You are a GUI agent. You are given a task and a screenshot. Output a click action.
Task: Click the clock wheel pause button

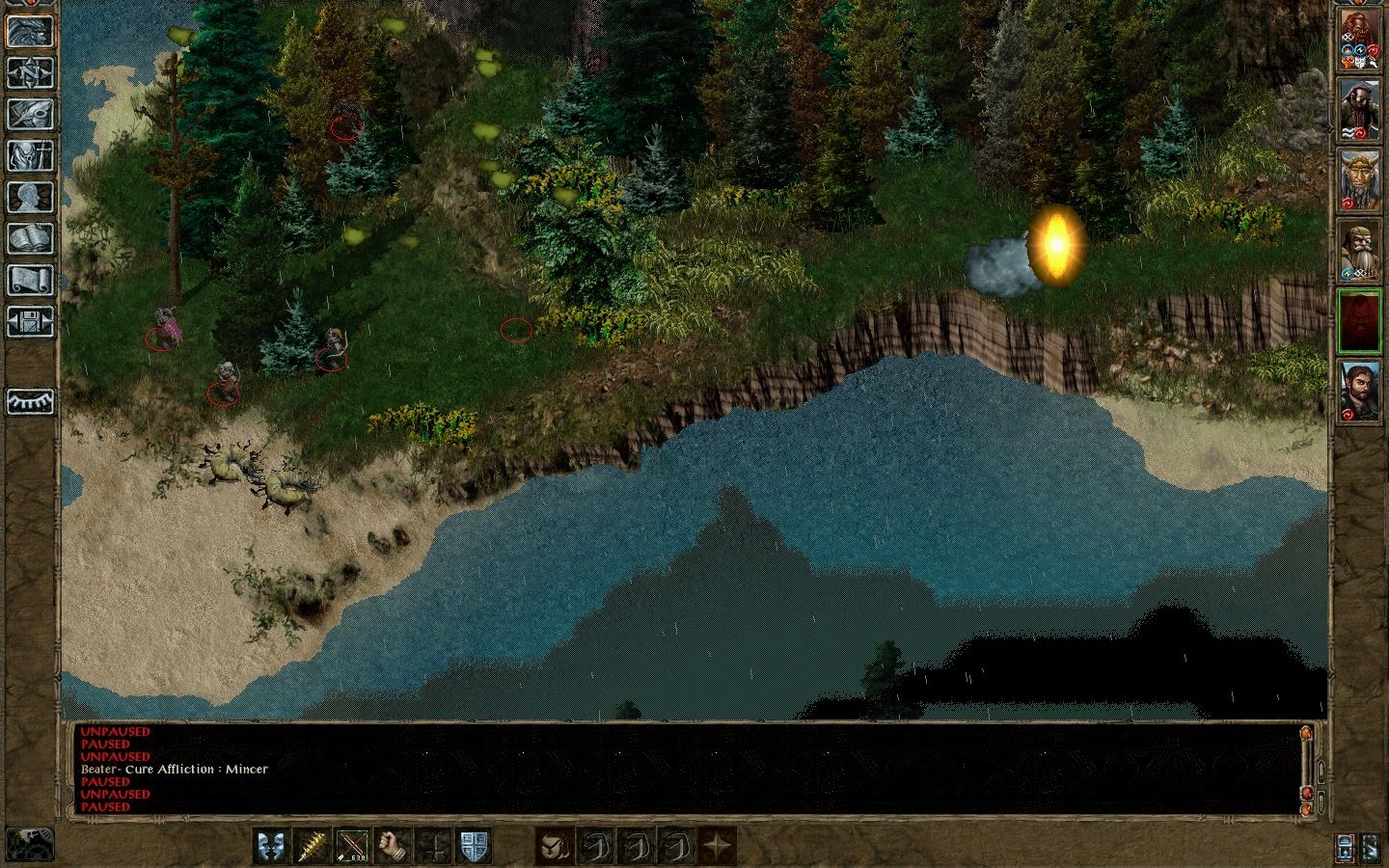point(29,843)
